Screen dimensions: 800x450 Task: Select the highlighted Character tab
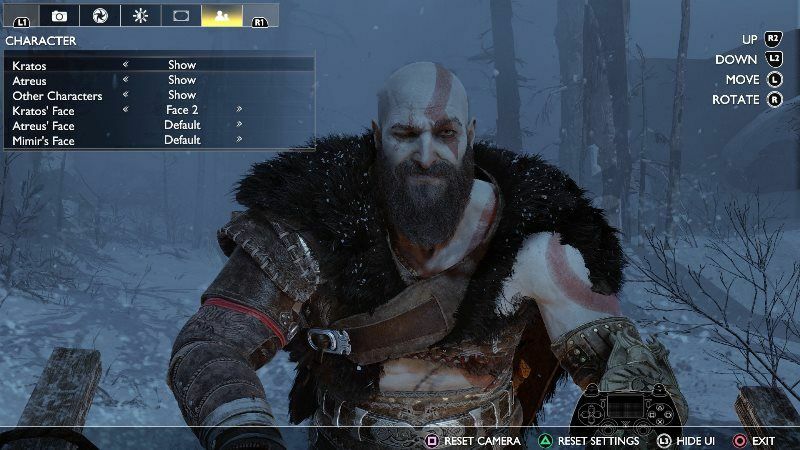[x=222, y=15]
